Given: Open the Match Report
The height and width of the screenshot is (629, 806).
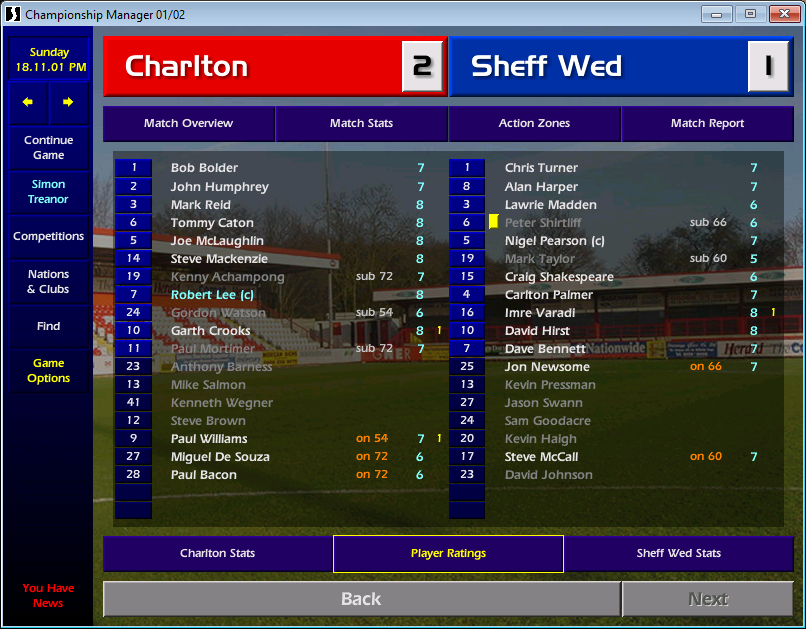Looking at the screenshot, I should pyautogui.click(x=707, y=124).
